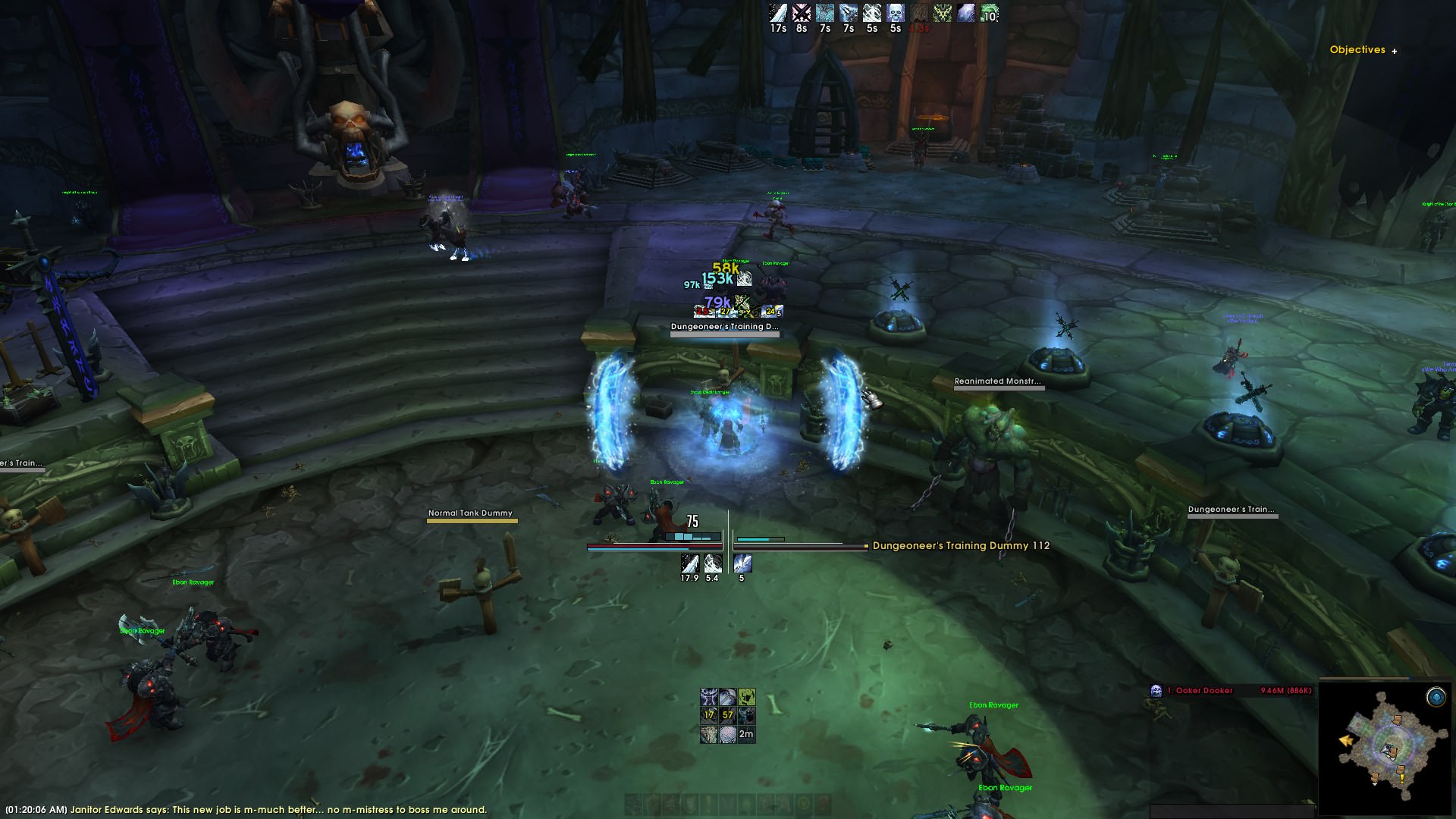The height and width of the screenshot is (819, 1456).
Task: Click the cooldown icon showing yellow 57
Action: (x=727, y=714)
